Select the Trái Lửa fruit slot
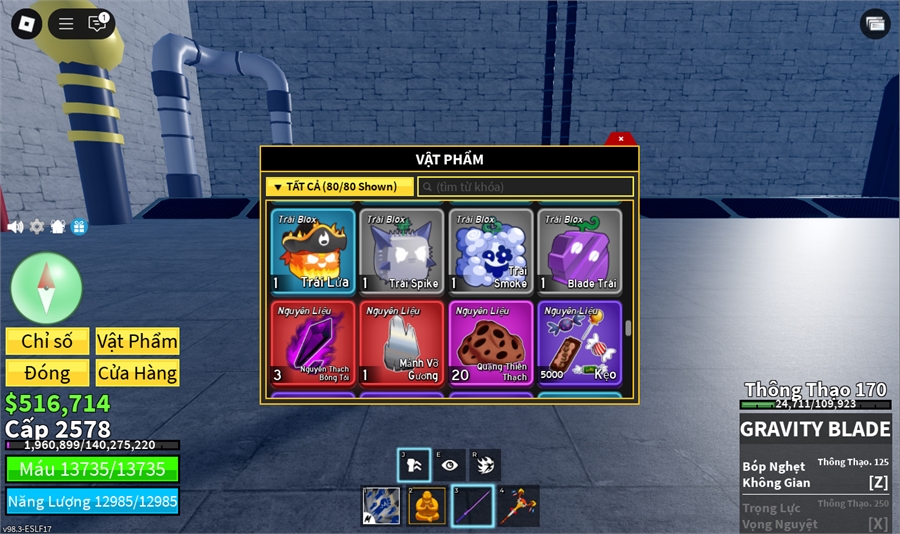This screenshot has width=900, height=534. 313,251
